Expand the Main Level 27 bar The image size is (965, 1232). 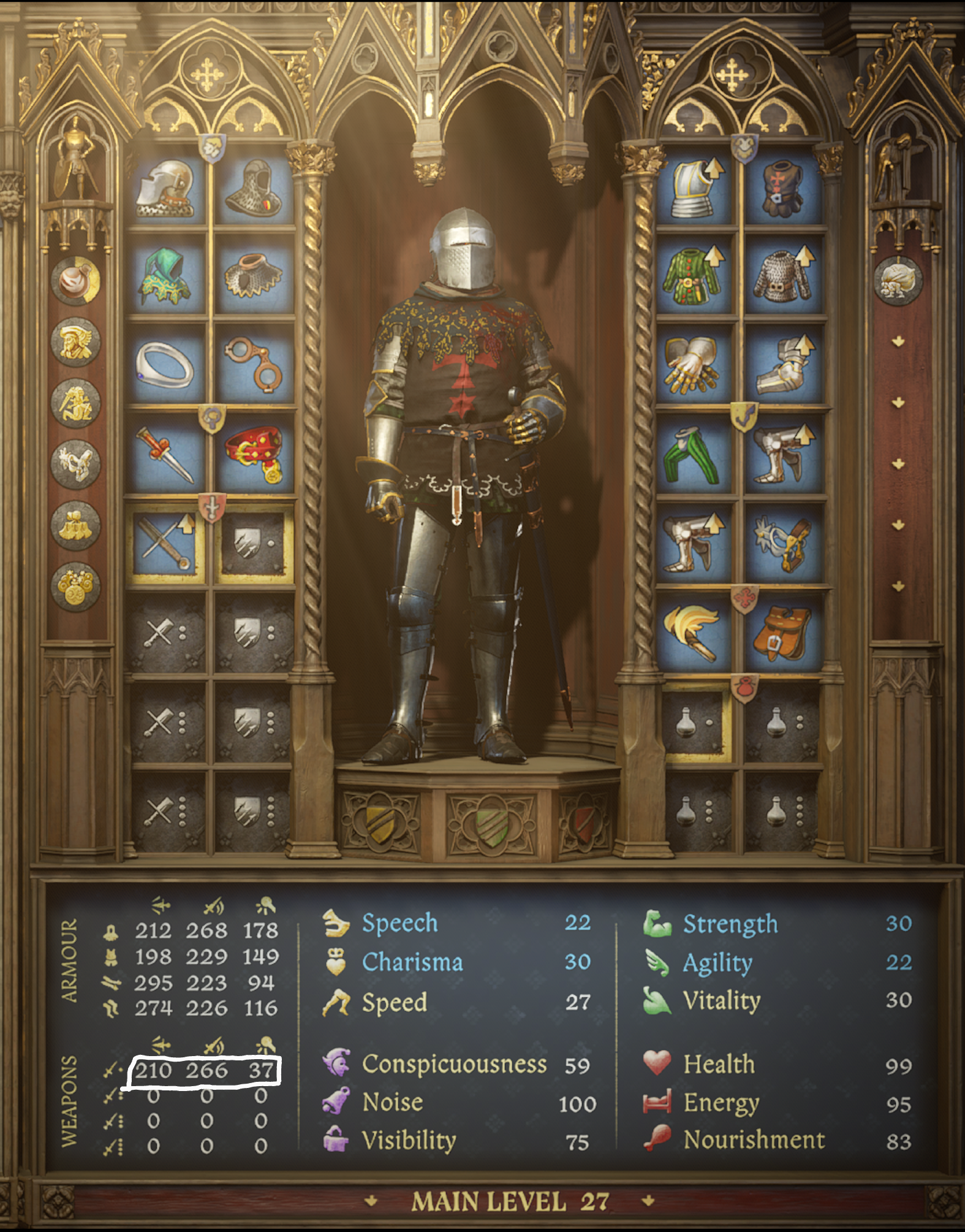[510, 1201]
